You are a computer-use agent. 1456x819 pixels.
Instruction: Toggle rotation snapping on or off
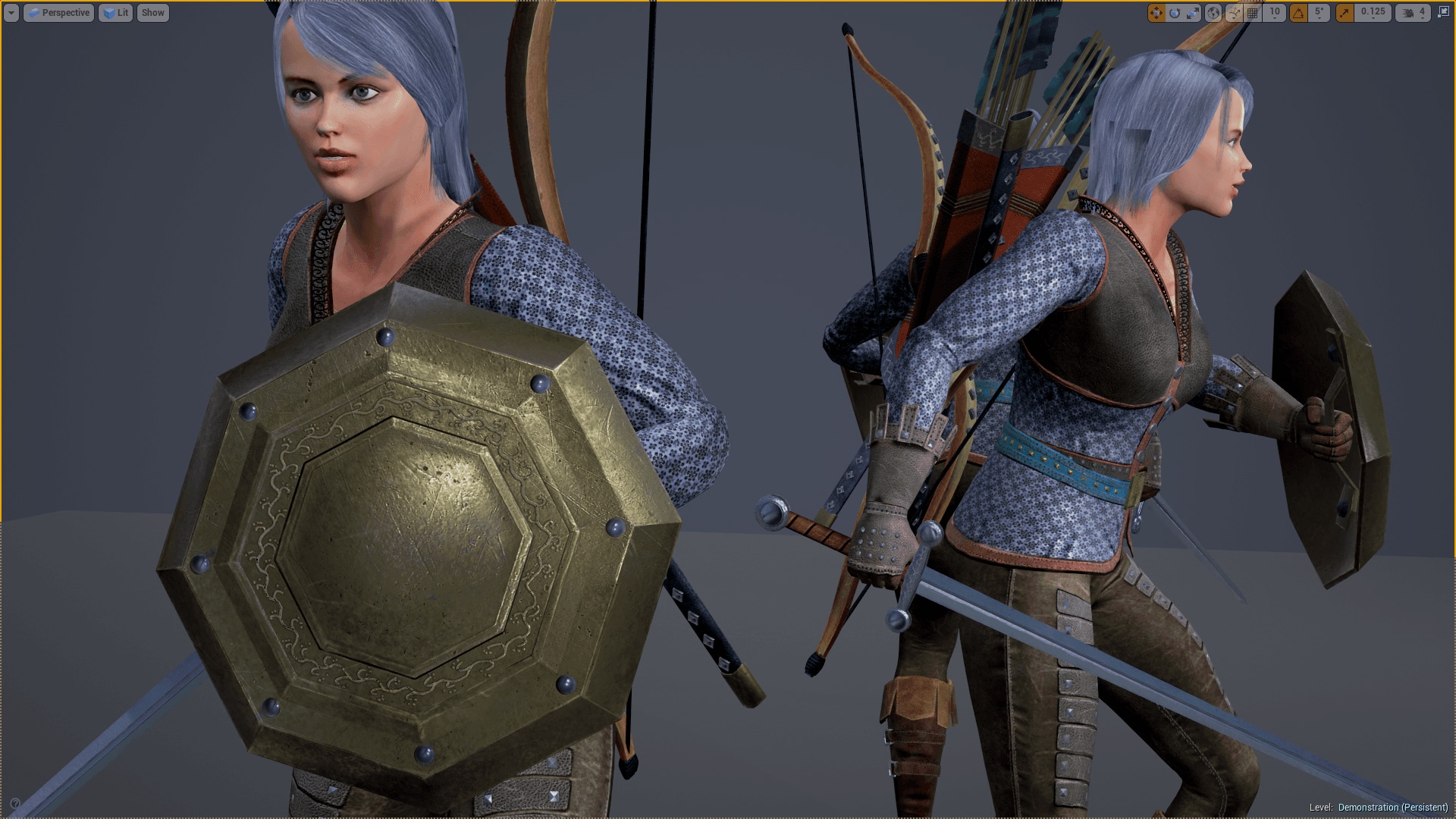1300,12
